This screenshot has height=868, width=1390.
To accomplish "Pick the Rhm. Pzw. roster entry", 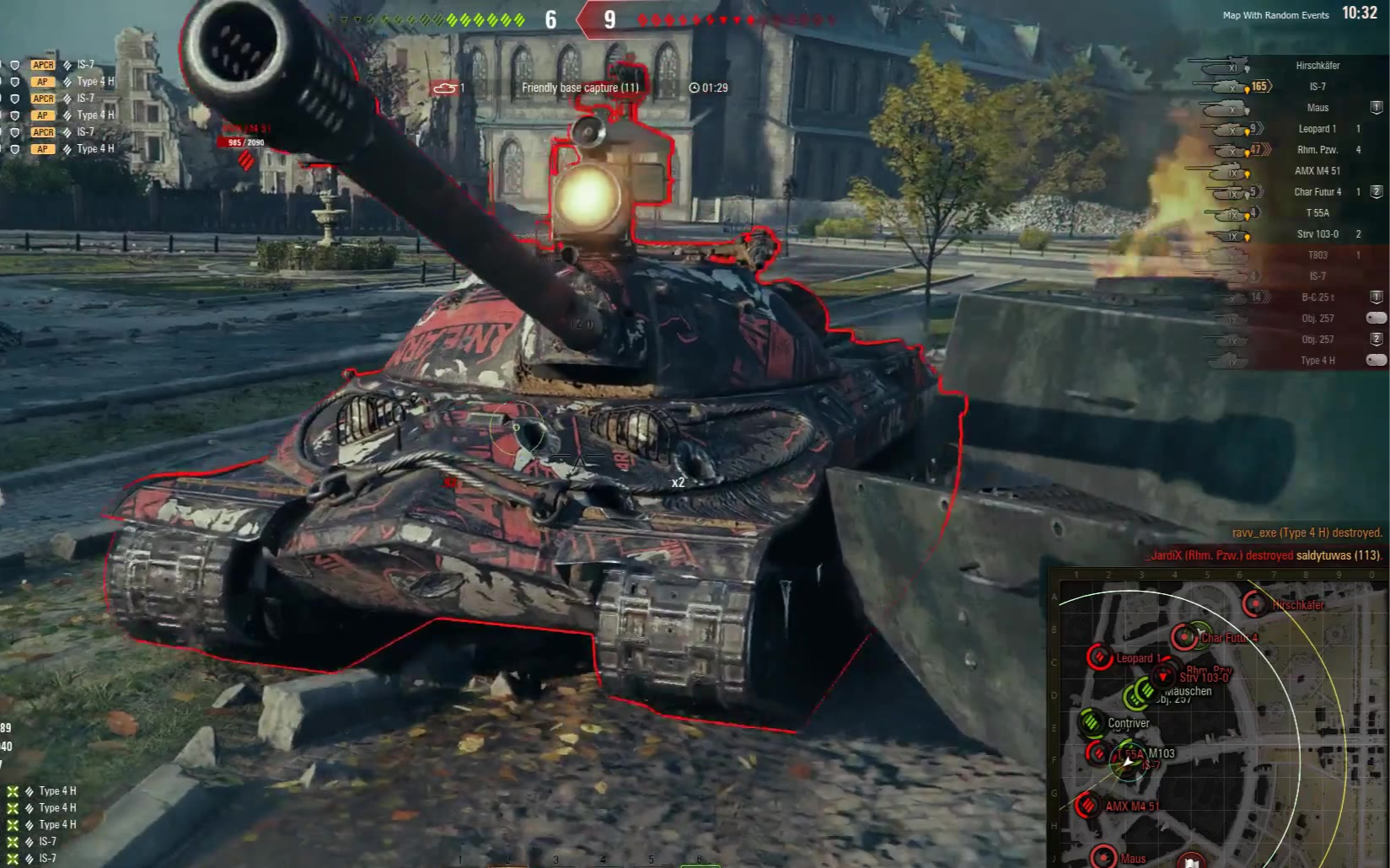I will click(1317, 150).
